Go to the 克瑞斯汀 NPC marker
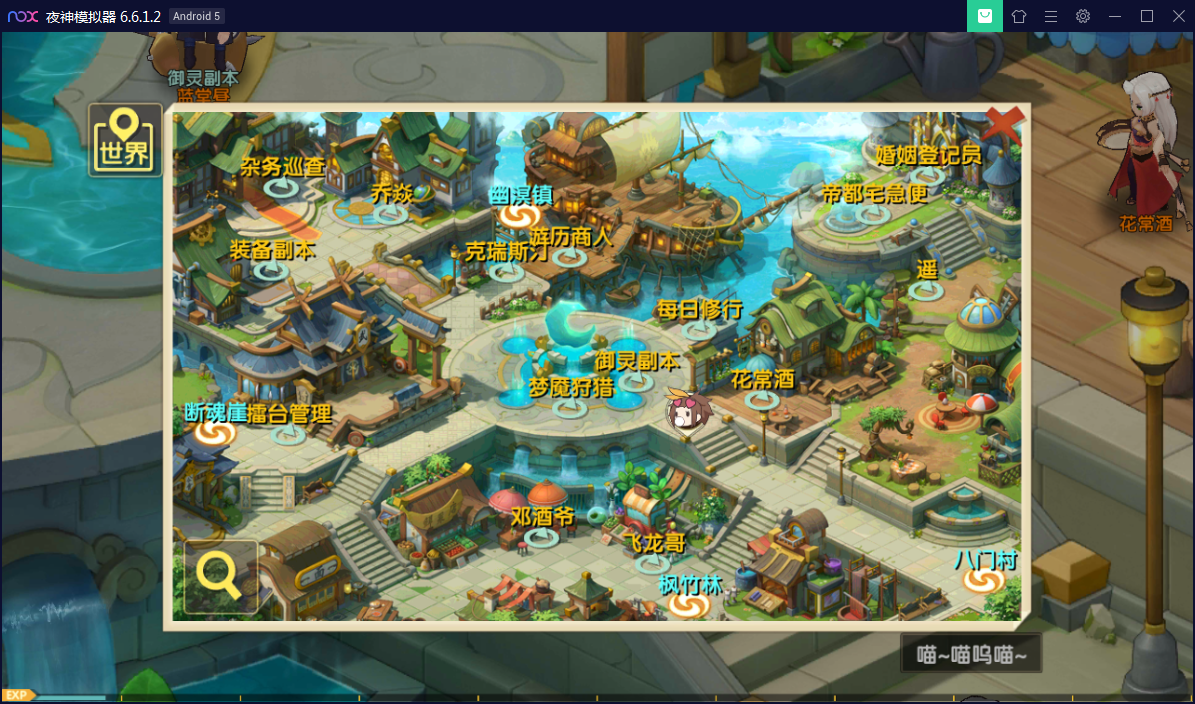Screen dimensions: 1195x704 (x=506, y=271)
